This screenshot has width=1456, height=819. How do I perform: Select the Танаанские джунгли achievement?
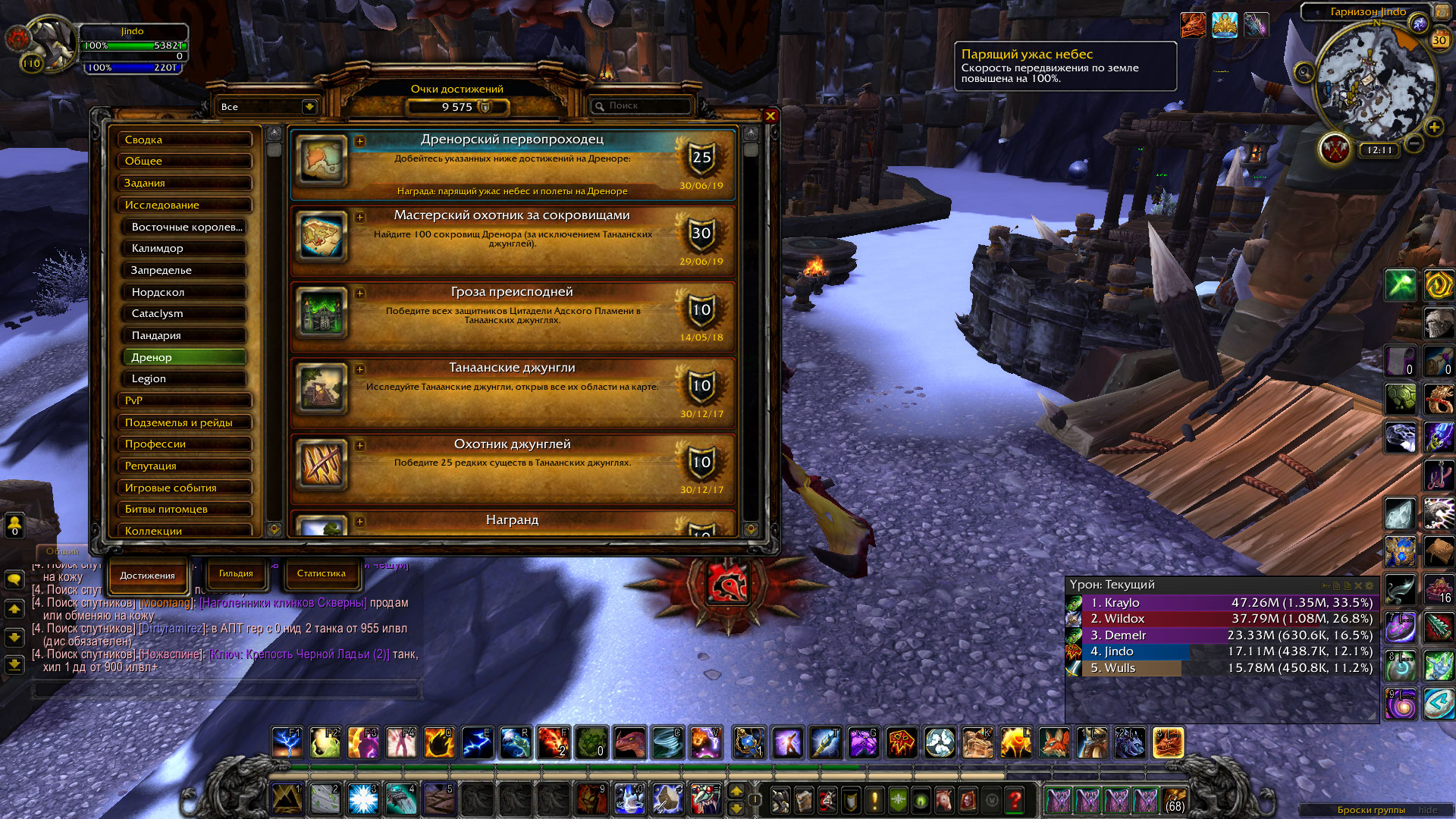(x=513, y=391)
